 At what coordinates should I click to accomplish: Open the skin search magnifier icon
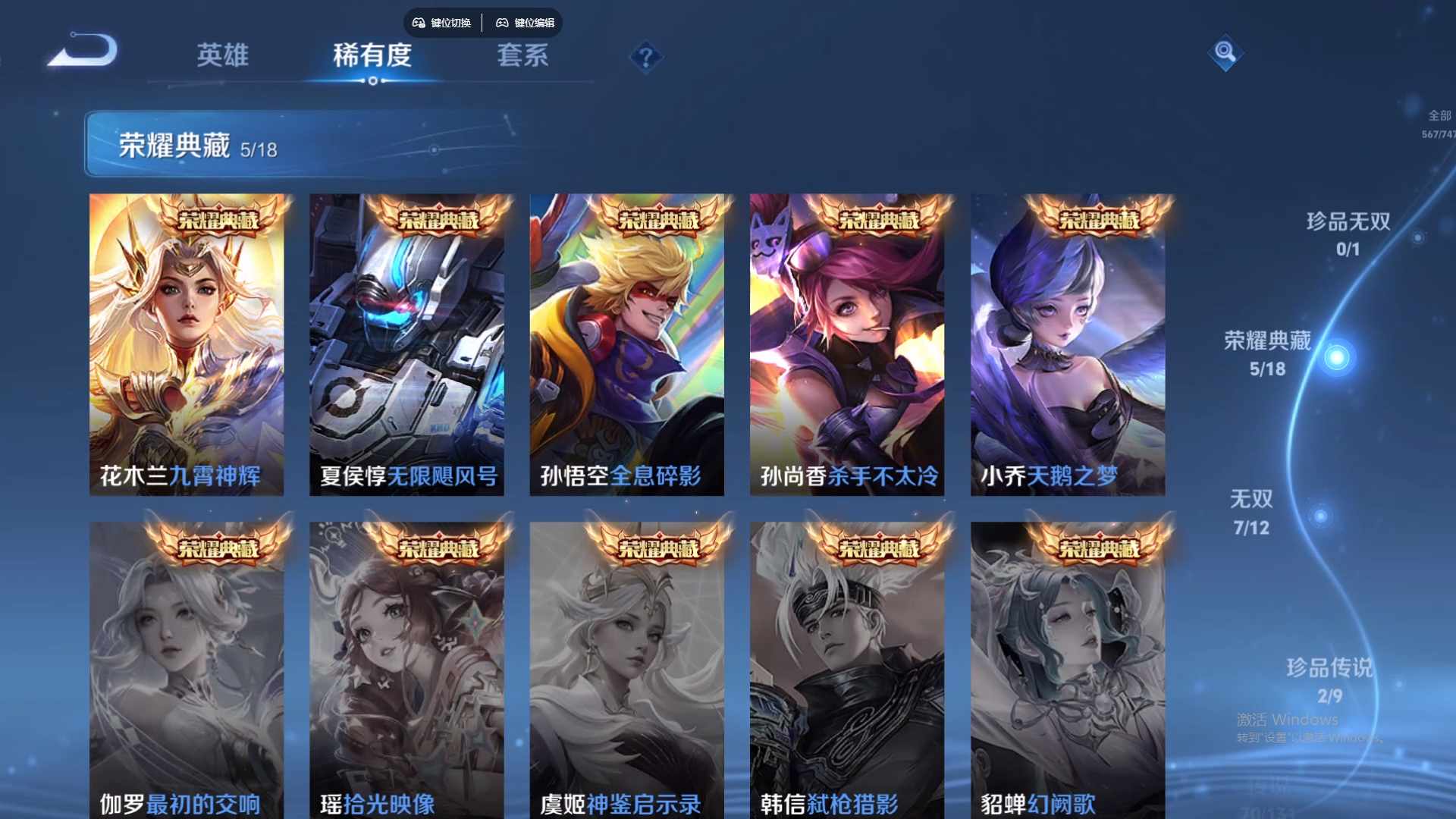(1227, 53)
